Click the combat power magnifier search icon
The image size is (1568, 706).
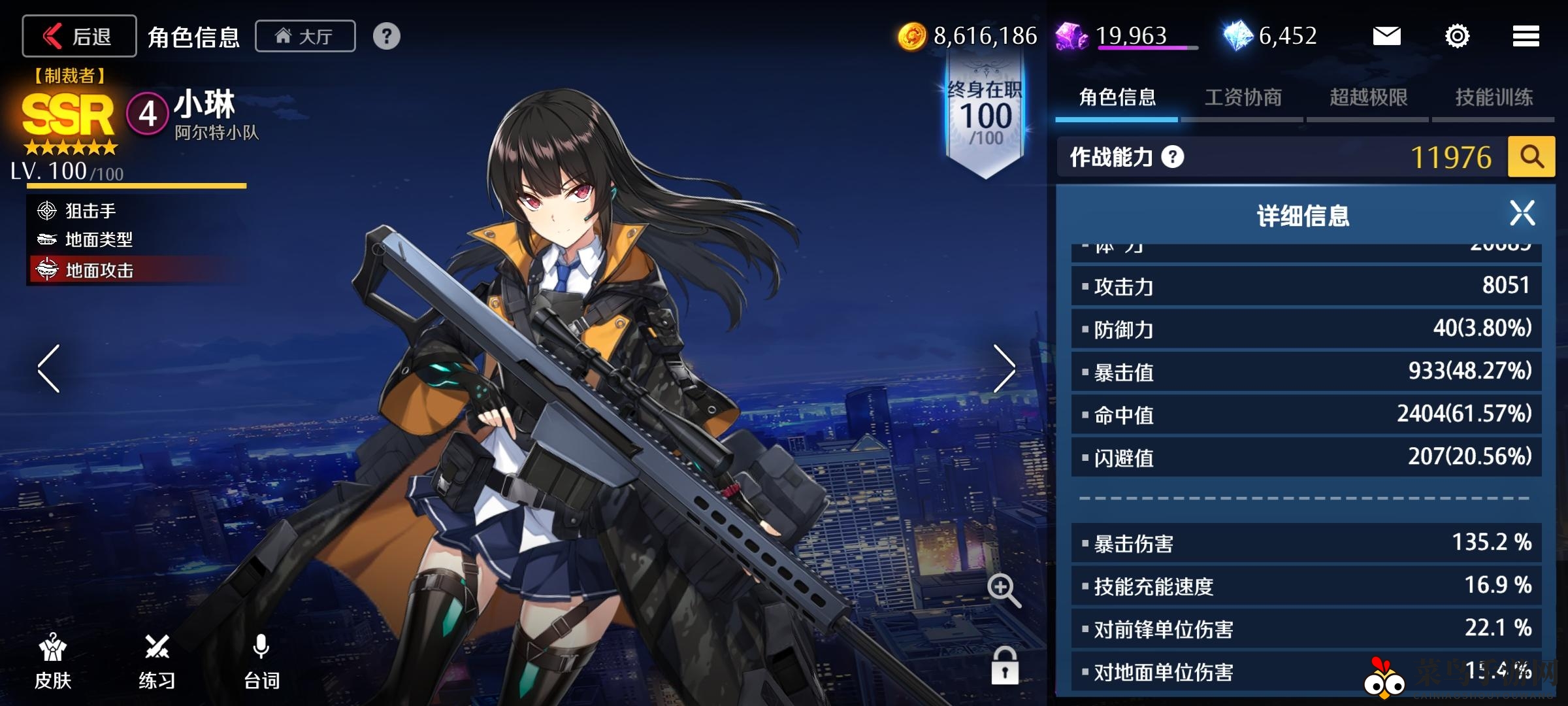(x=1531, y=156)
